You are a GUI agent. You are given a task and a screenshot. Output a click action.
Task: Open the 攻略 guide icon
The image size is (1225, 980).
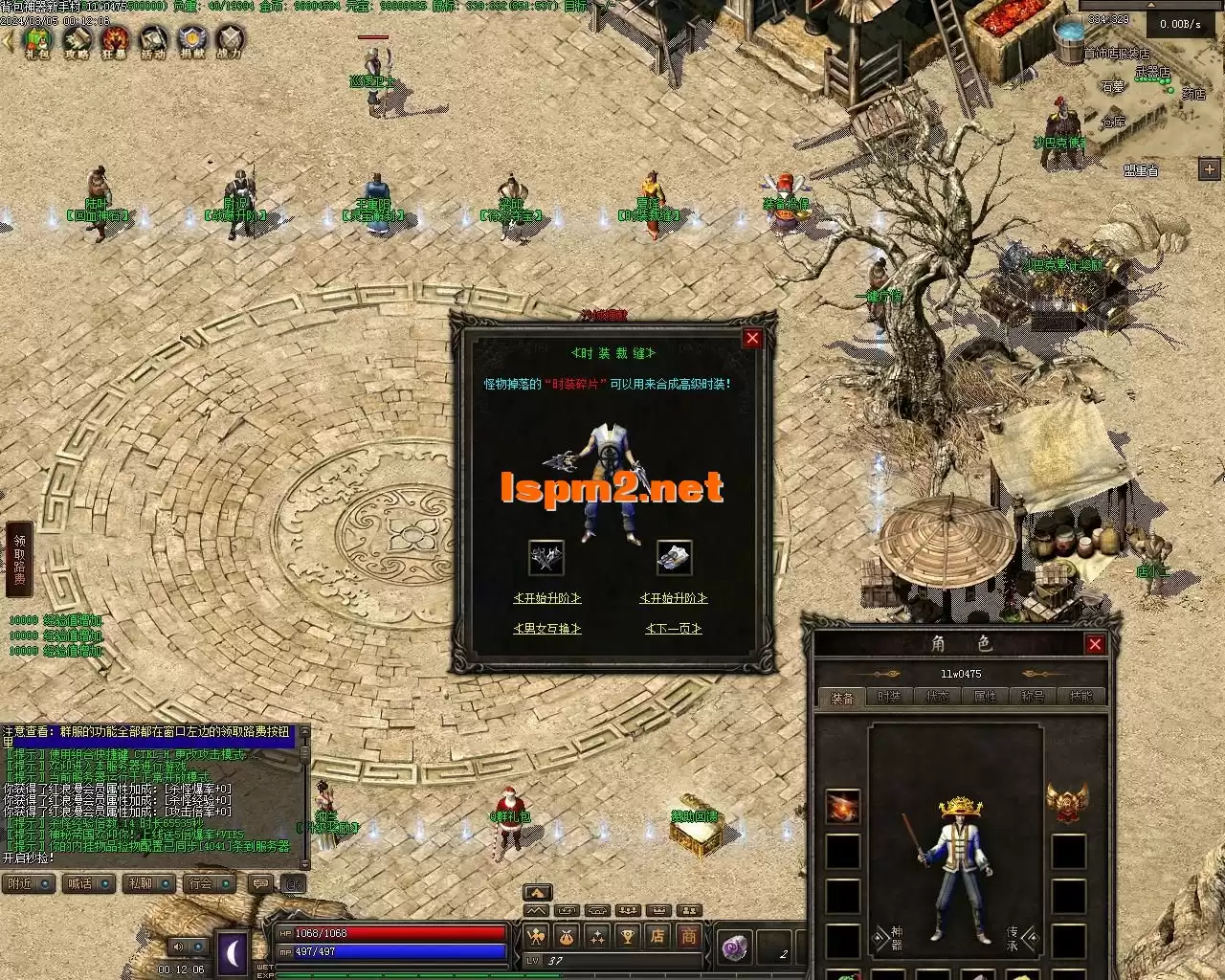click(77, 41)
